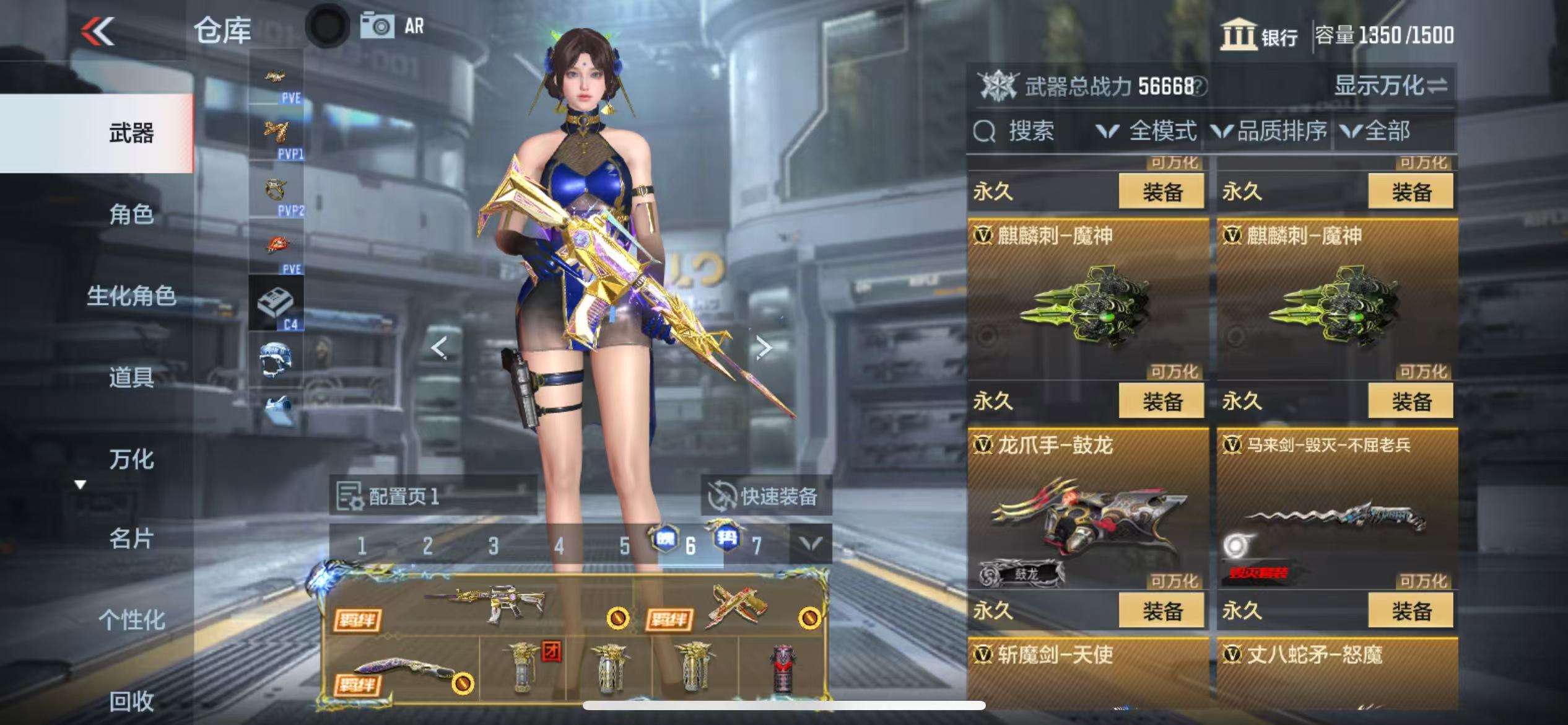1568x725 pixels.
Task: Rotate to the next character with right arrow
Action: tap(764, 348)
